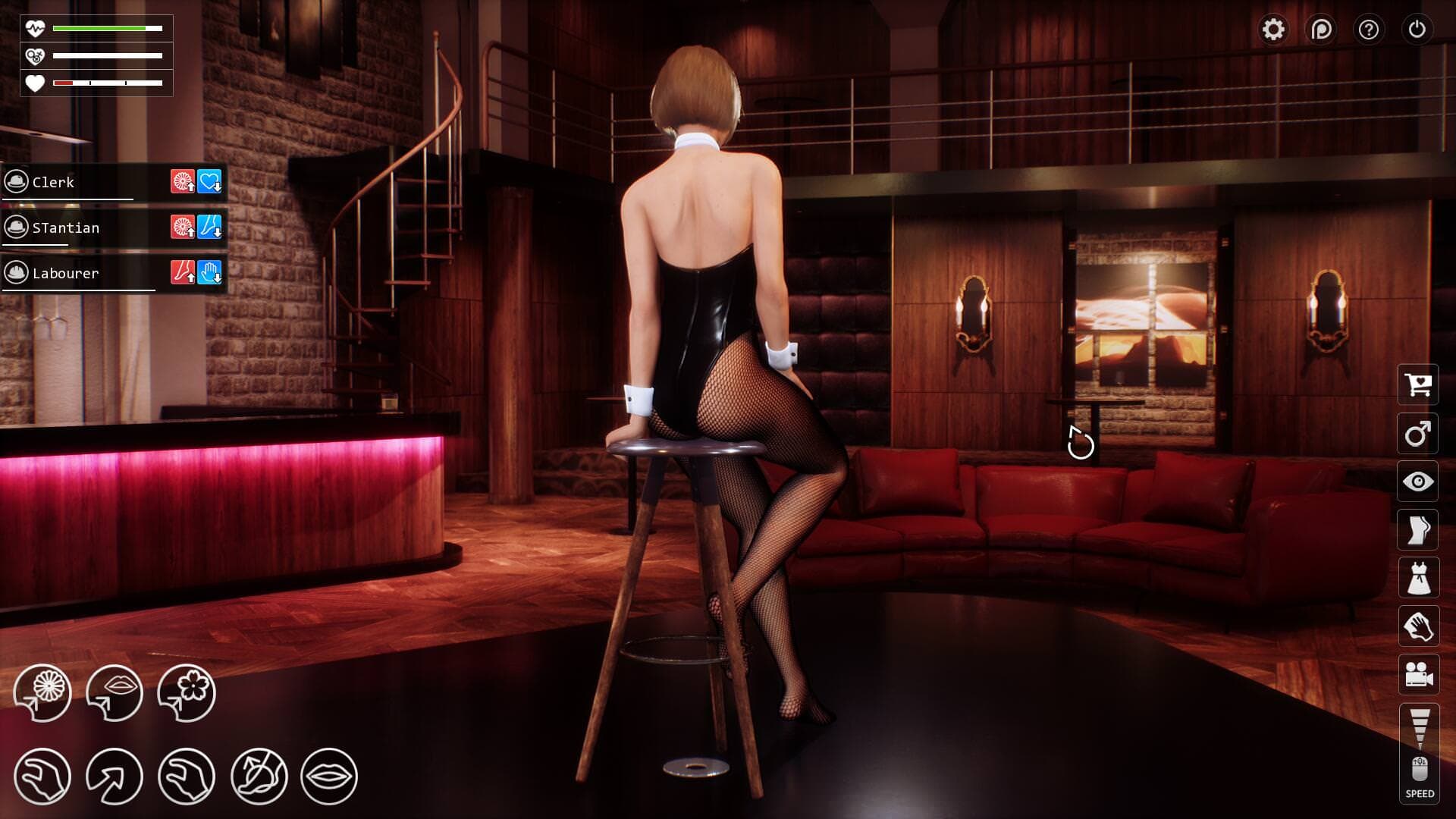Image resolution: width=1456 pixels, height=819 pixels.
Task: Use the cleaning wipe glove tool
Action: (x=1418, y=626)
